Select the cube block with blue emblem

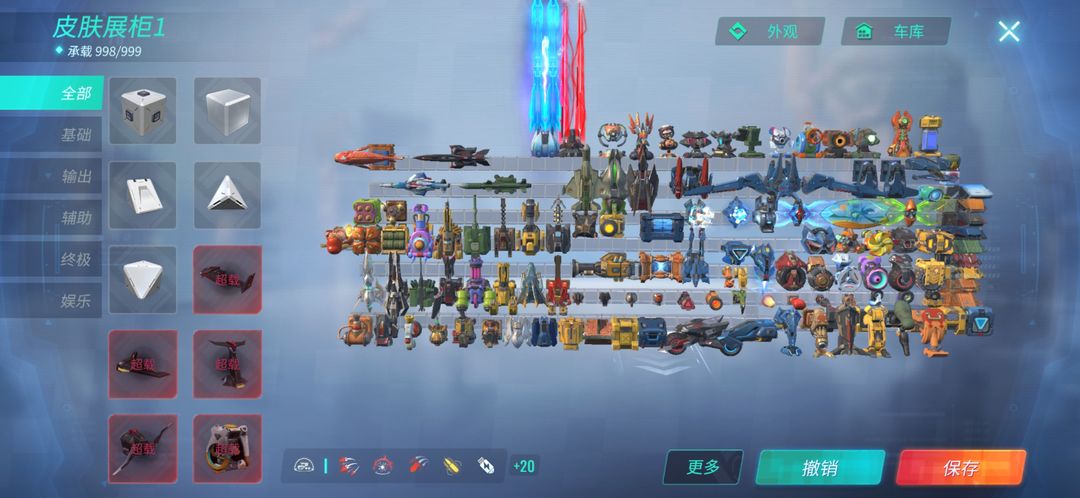pos(142,110)
